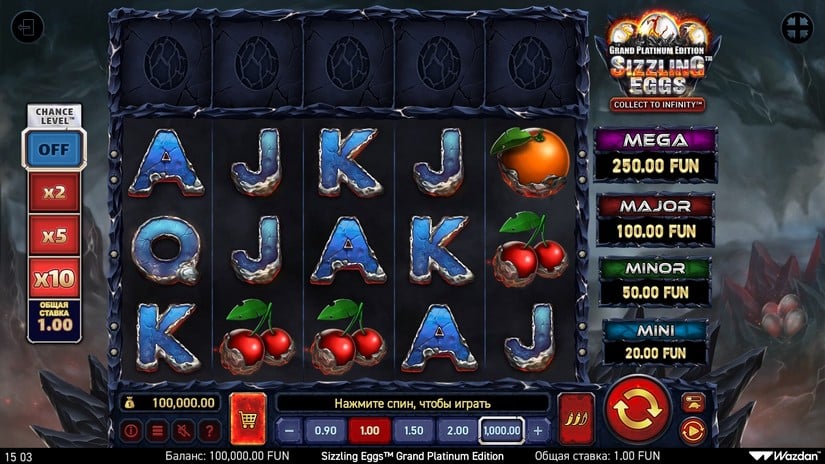The image size is (825, 464).
Task: Select the 1.00 bet value
Action: (x=369, y=431)
